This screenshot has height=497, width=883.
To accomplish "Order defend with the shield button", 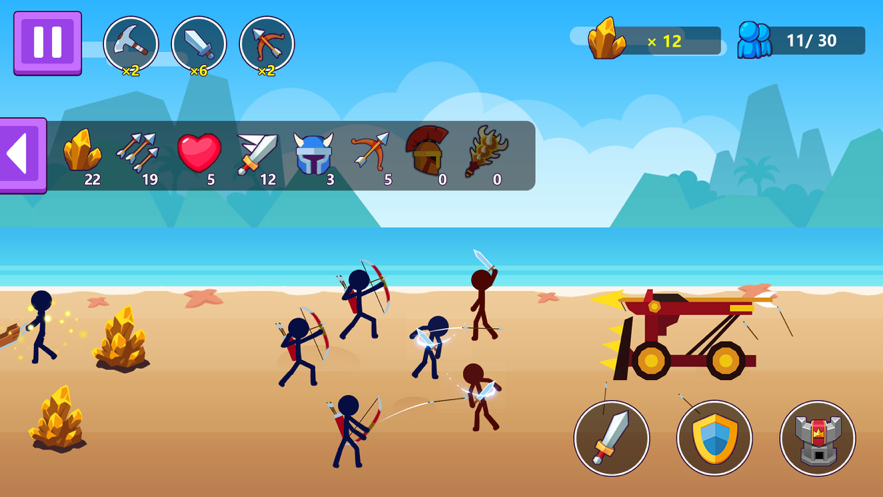I will (x=714, y=437).
